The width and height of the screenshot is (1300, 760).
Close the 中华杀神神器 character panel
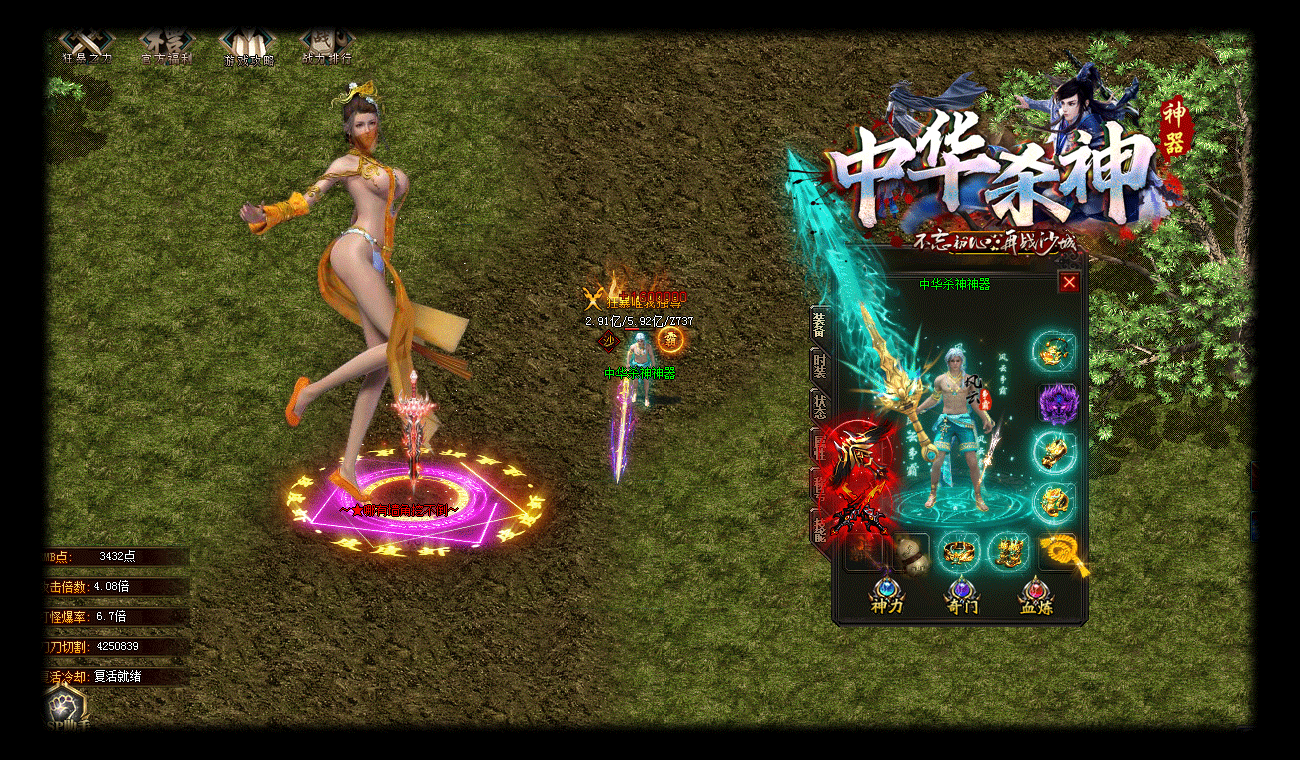(x=1069, y=283)
